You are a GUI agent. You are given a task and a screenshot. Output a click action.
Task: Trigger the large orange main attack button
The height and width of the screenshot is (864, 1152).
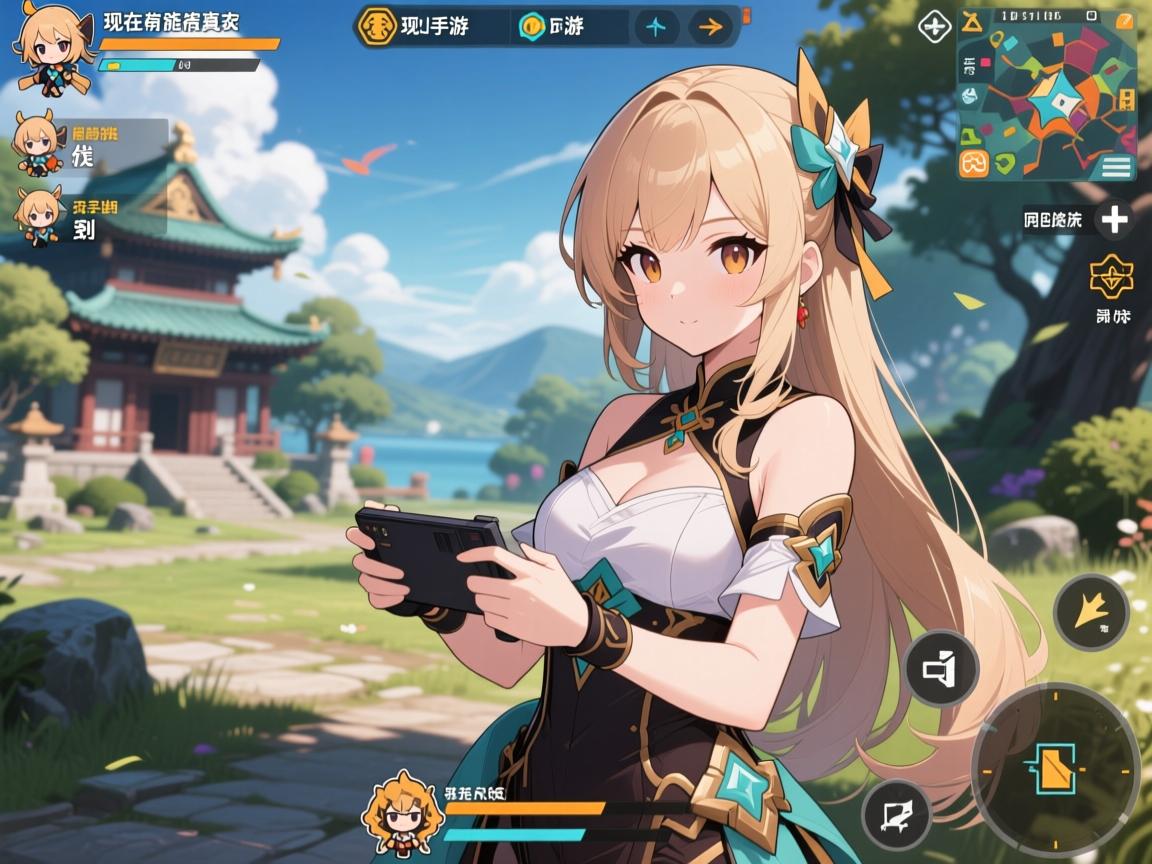point(1054,768)
